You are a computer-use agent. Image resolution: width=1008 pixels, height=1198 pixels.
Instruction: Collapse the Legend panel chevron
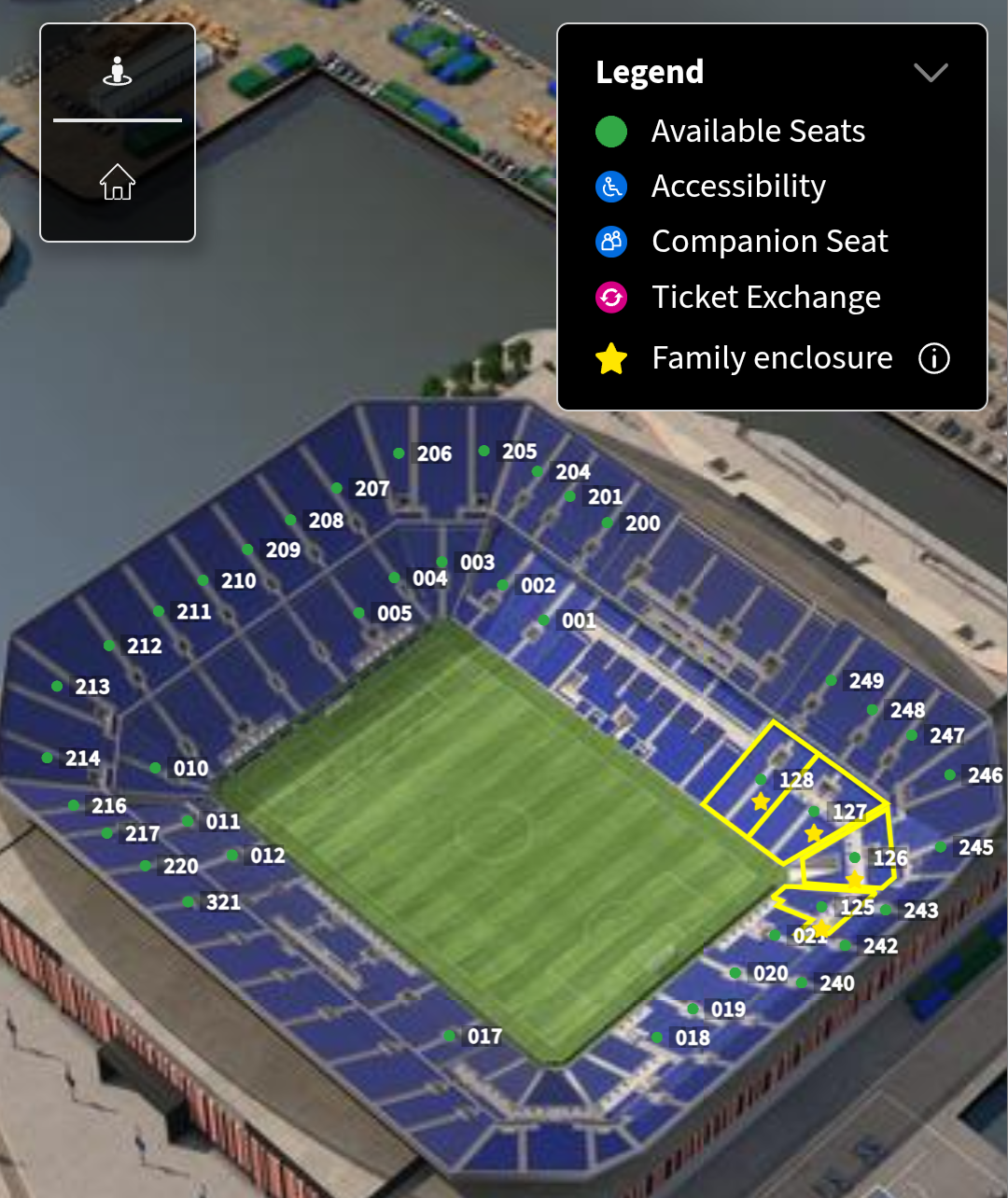click(931, 73)
